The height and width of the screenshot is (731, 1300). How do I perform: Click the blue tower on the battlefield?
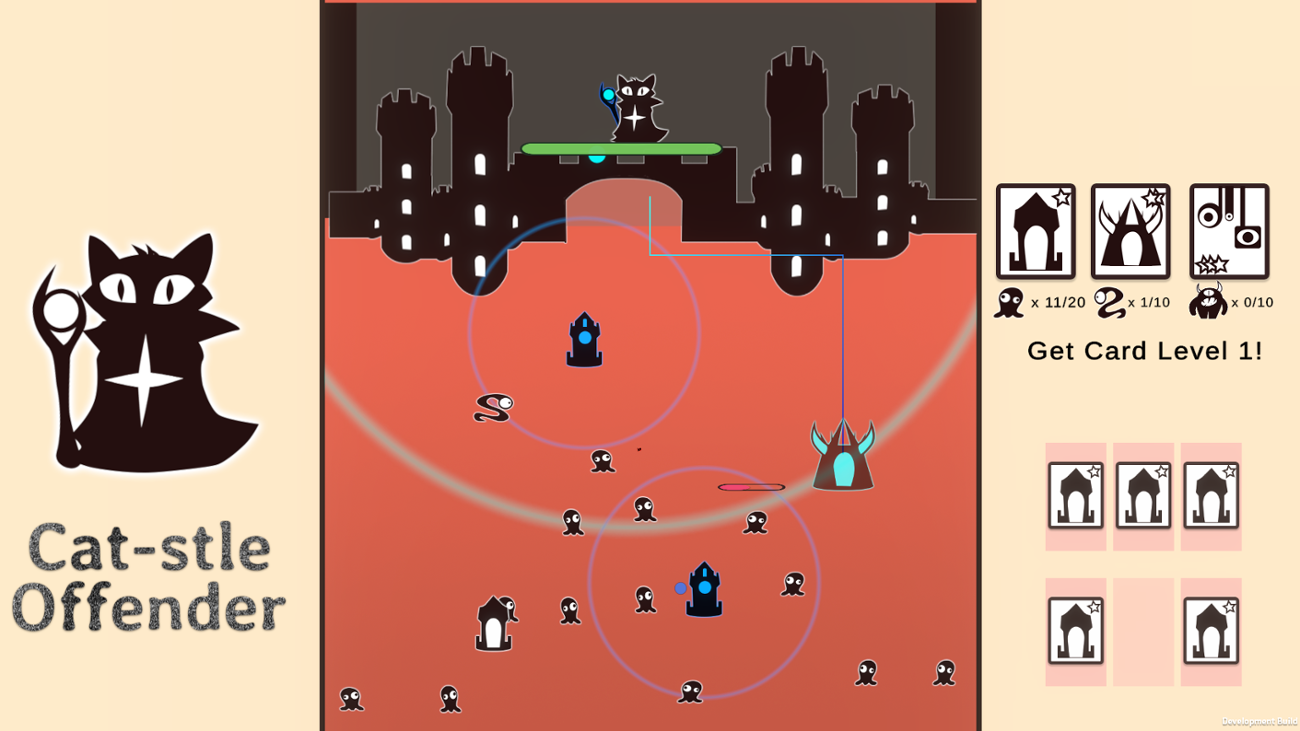click(583, 340)
